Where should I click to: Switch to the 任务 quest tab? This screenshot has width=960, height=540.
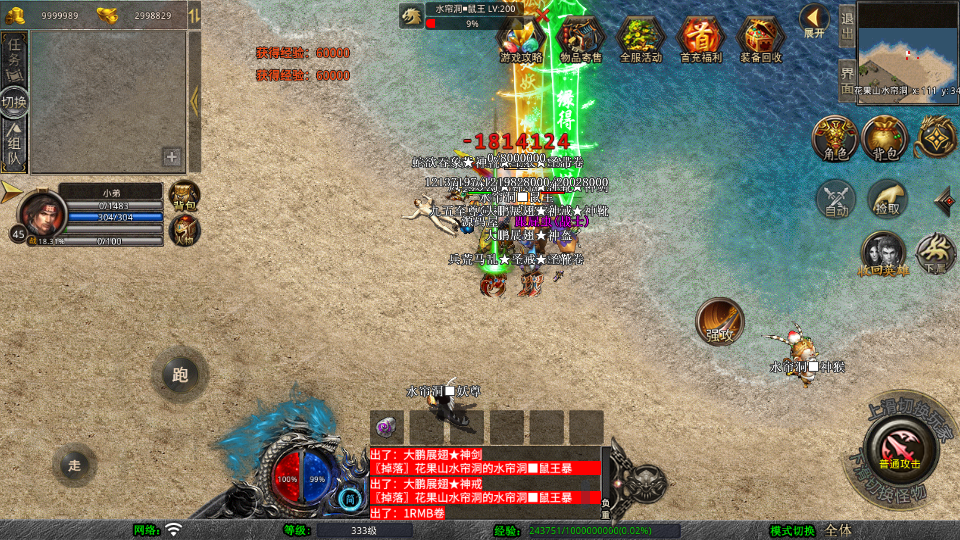tap(14, 57)
